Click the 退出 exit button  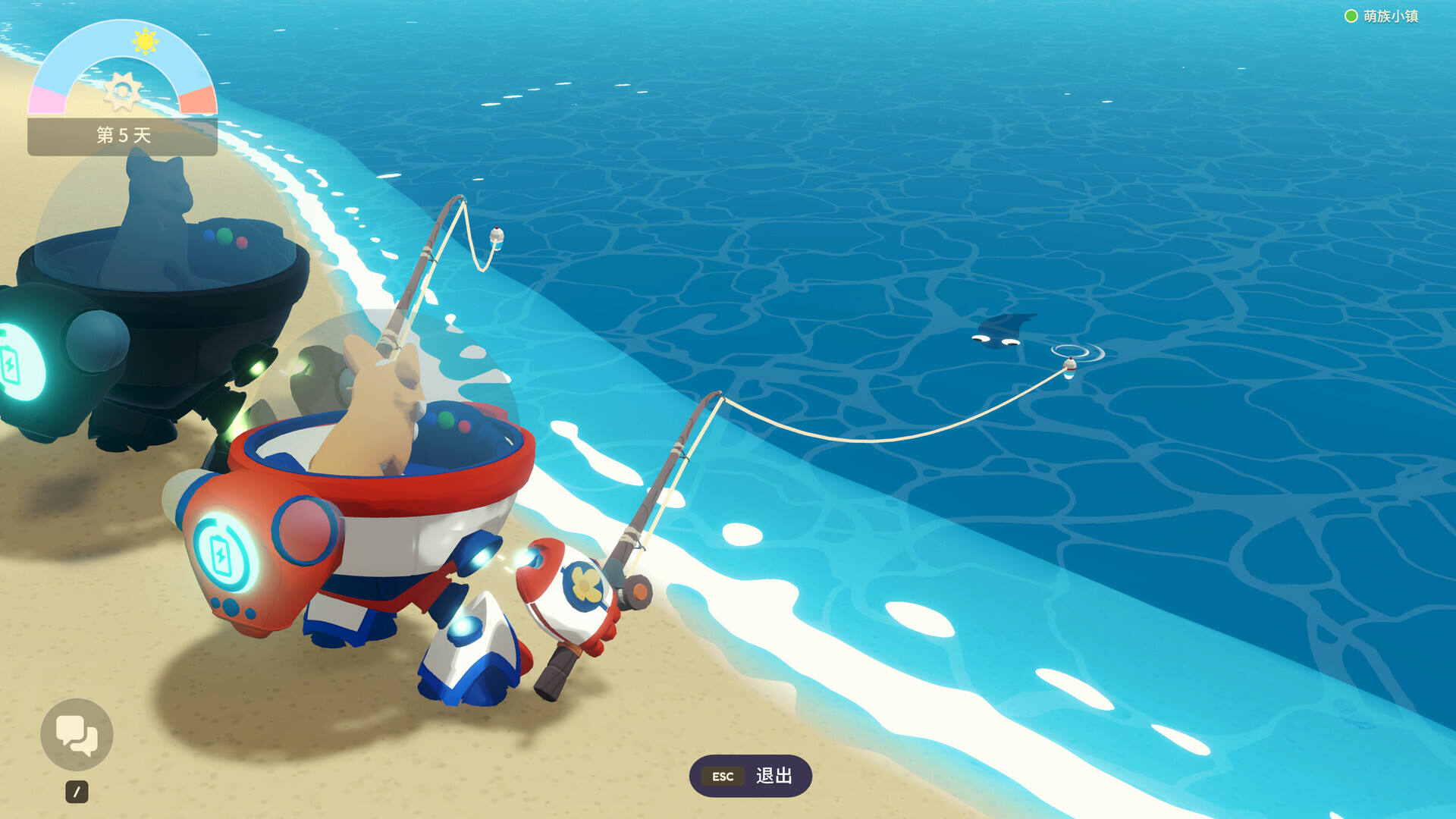pyautogui.click(x=750, y=776)
